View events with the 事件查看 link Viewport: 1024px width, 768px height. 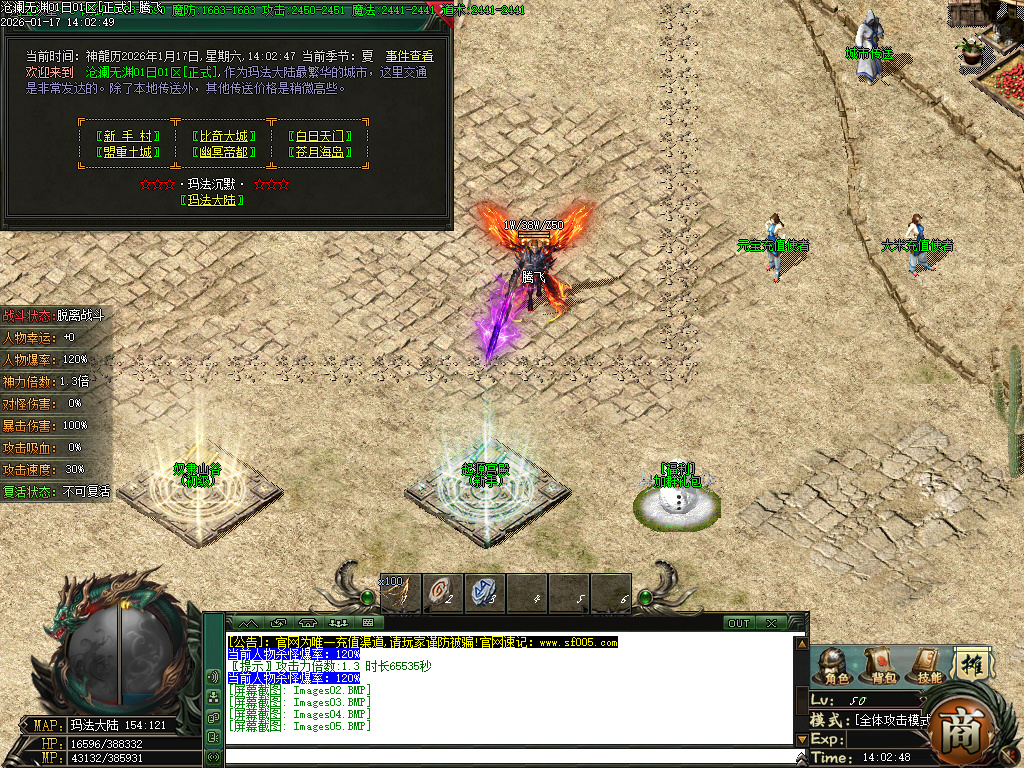(410, 57)
